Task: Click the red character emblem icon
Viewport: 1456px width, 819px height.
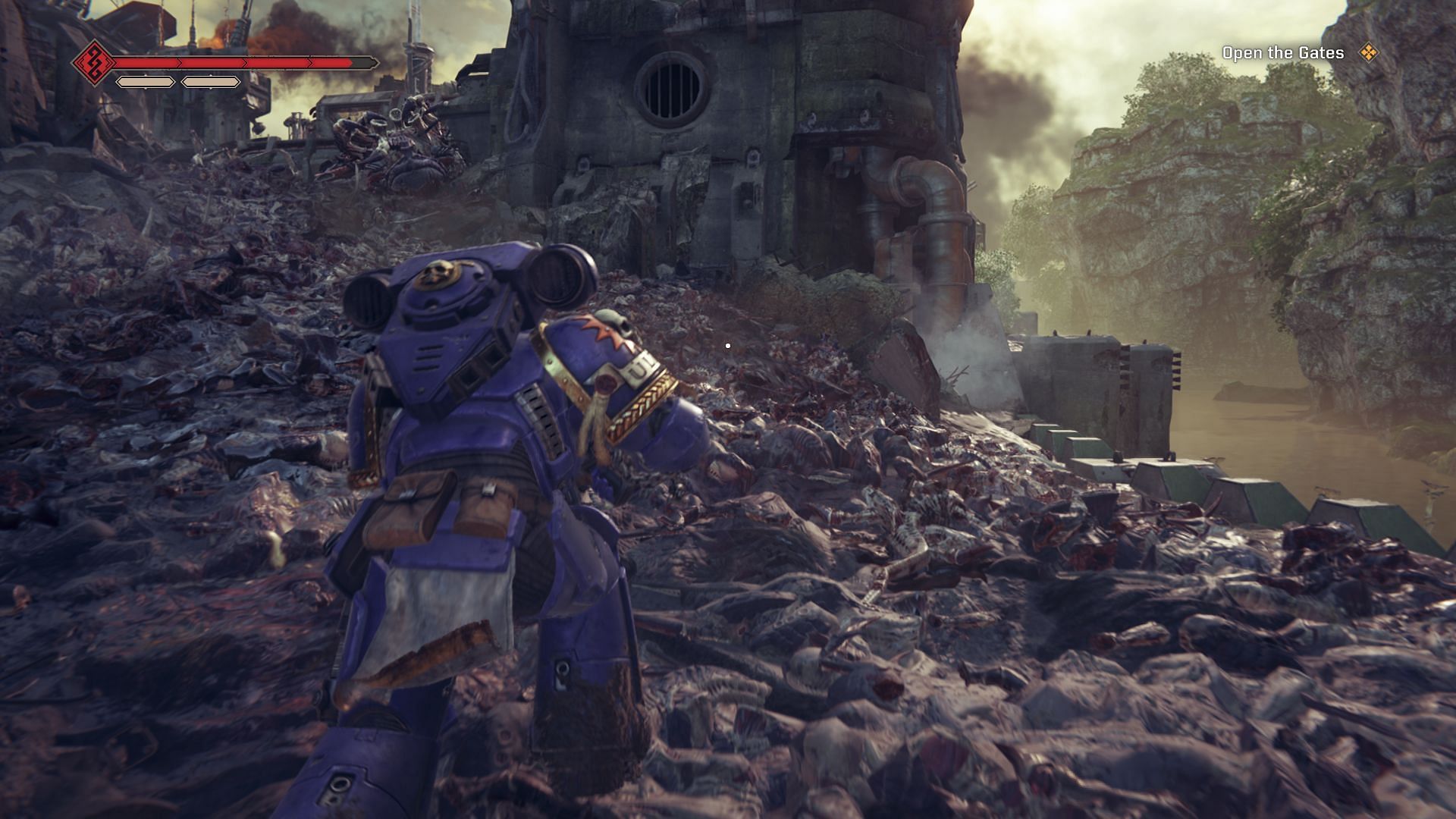Action: (93, 62)
